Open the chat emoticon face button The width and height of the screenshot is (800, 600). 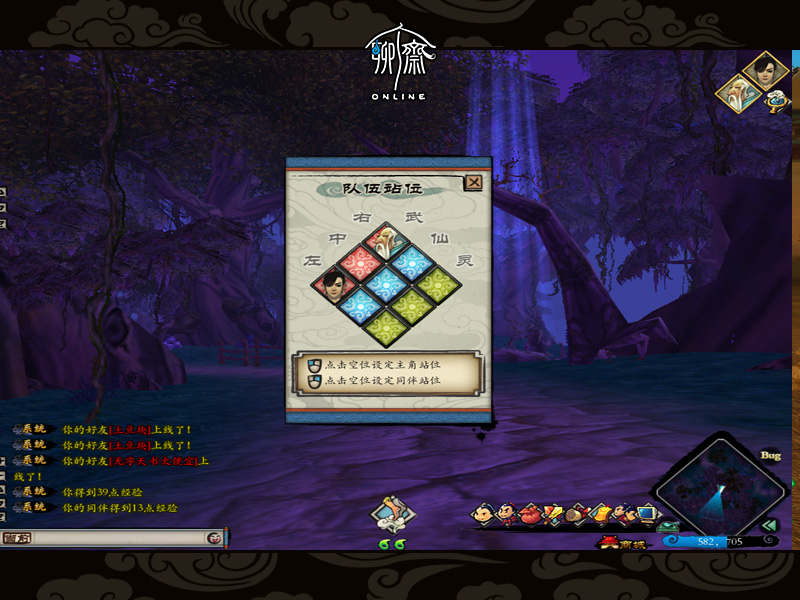coord(214,537)
